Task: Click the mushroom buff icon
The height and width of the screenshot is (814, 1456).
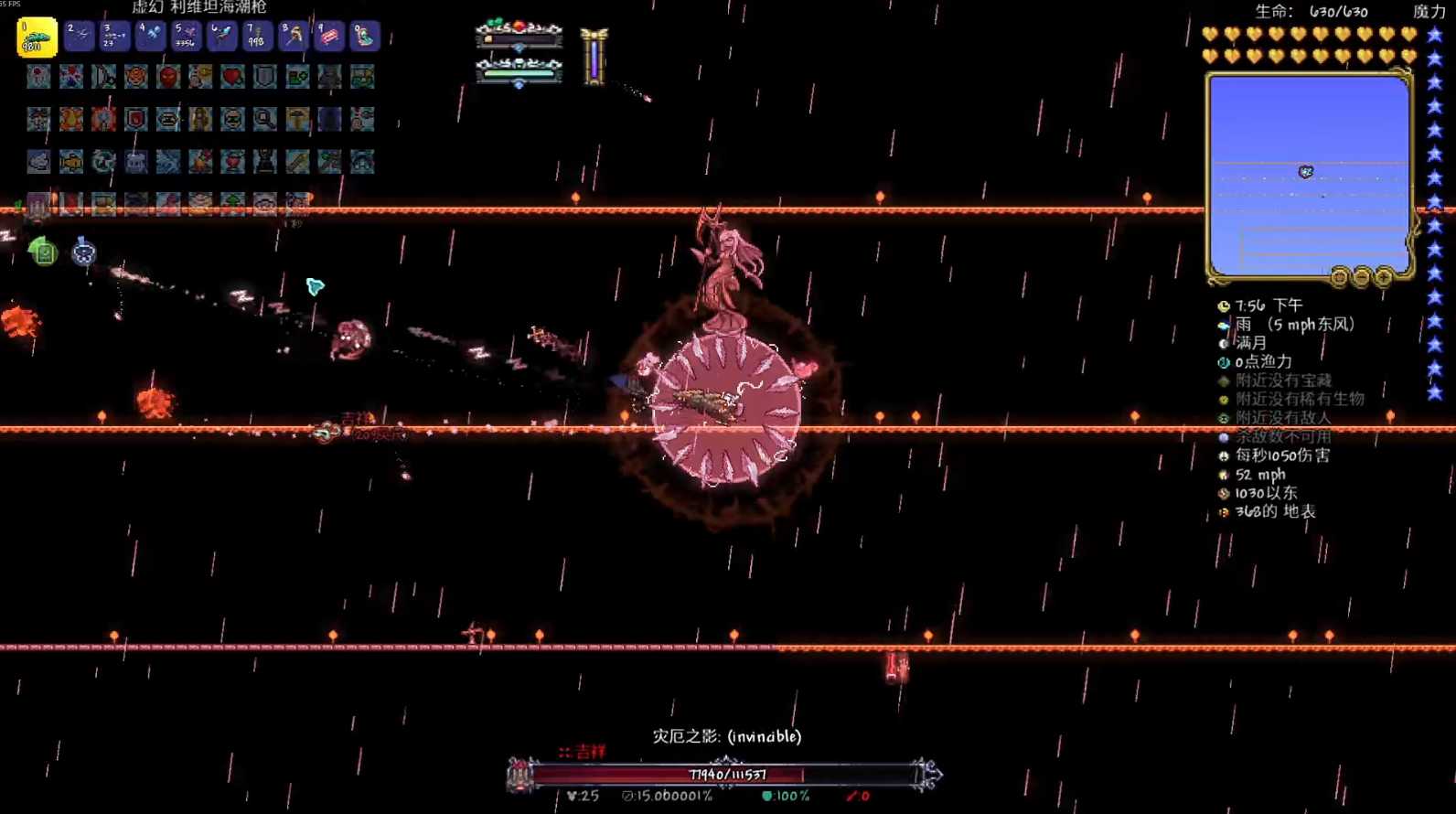Action: click(297, 119)
